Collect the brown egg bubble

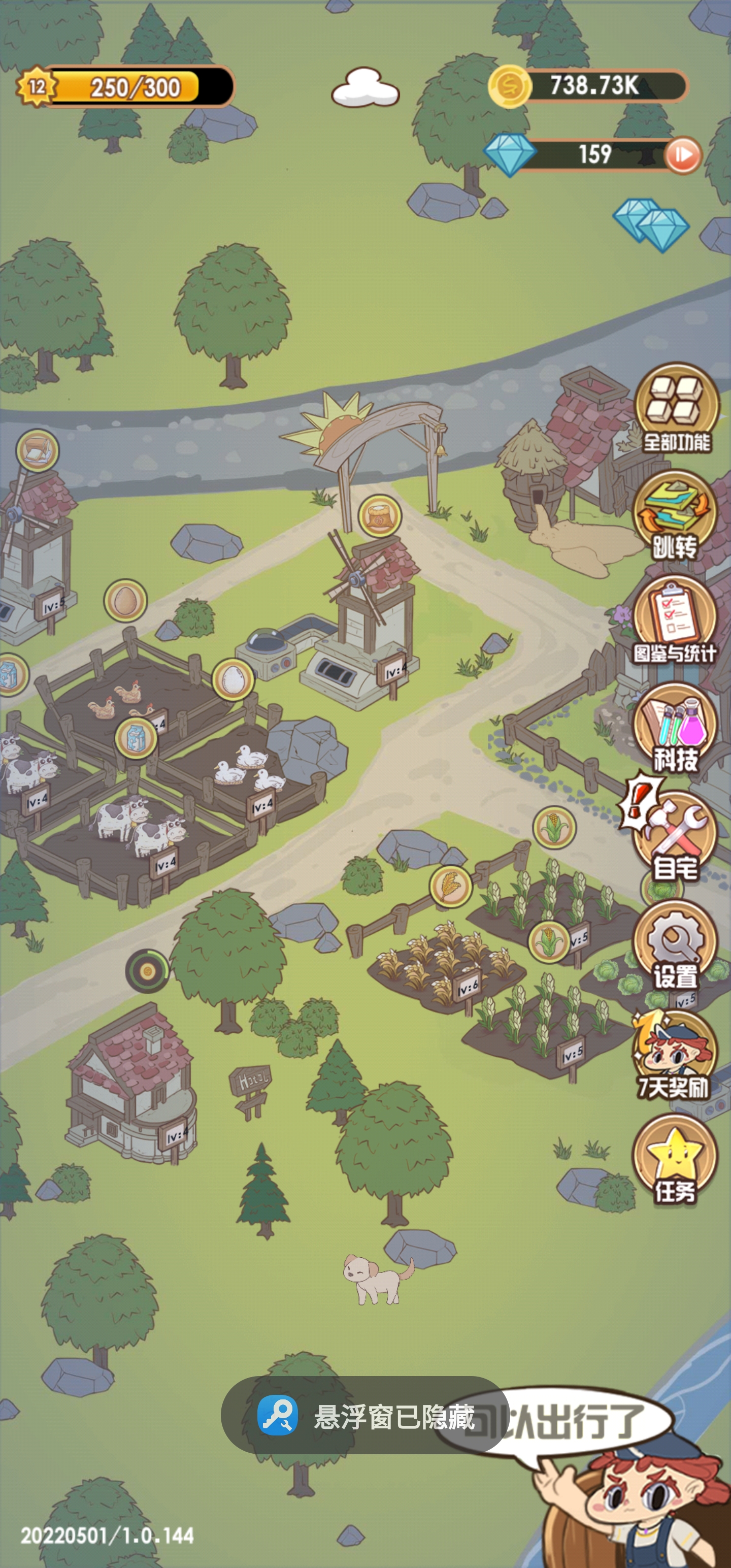tap(125, 600)
